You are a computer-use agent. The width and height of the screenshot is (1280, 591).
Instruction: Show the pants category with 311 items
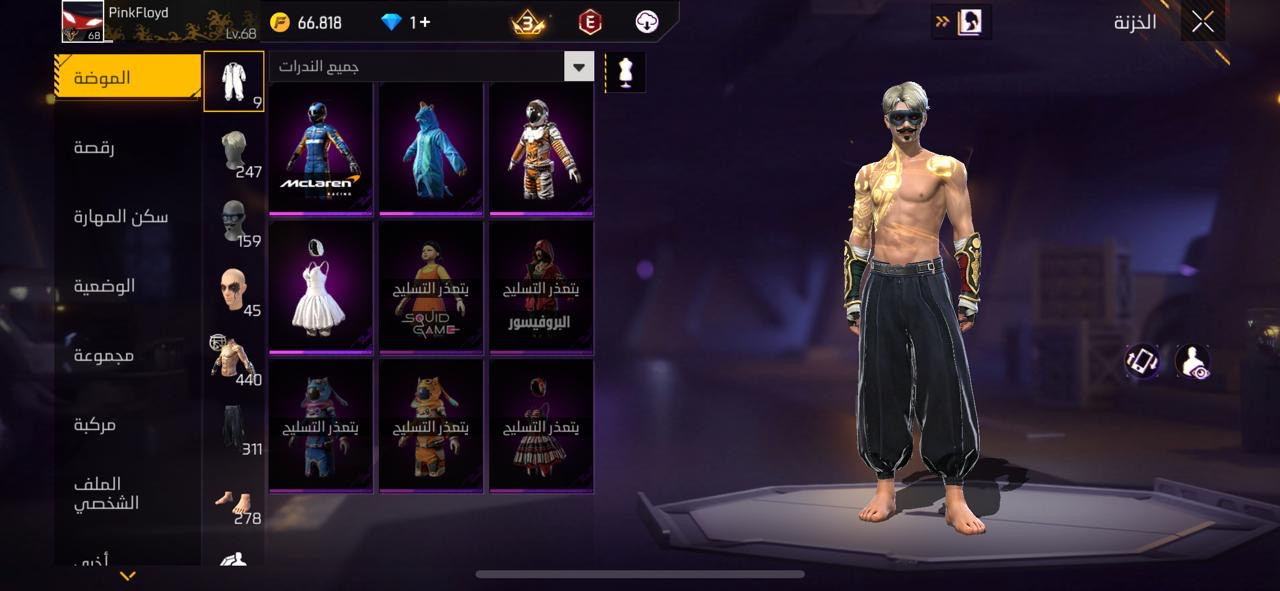(x=234, y=428)
